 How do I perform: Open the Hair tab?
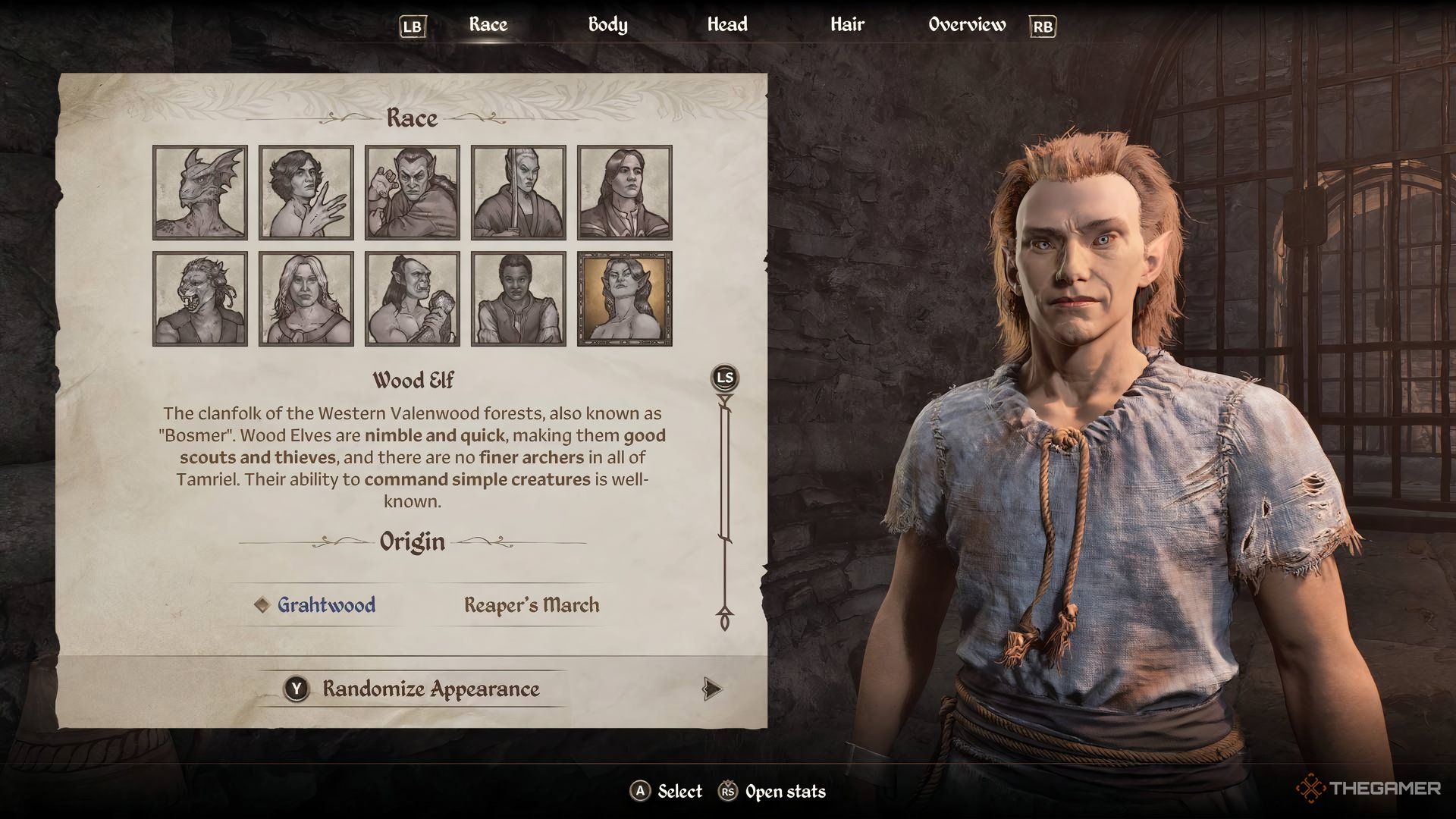coord(846,24)
